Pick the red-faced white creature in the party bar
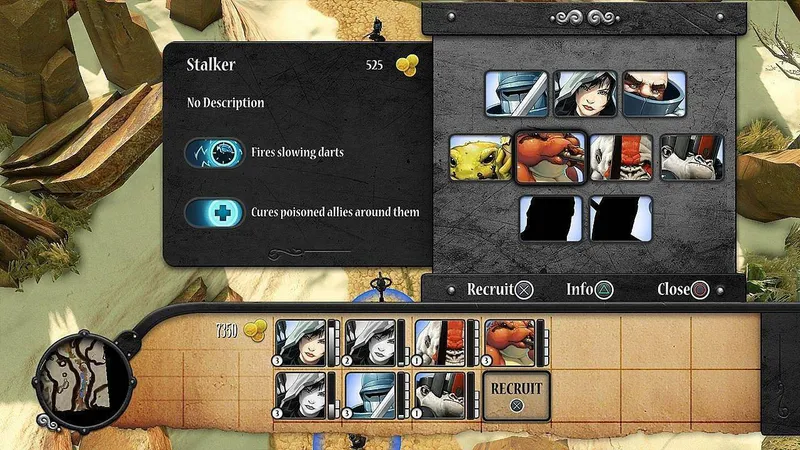 pyautogui.click(x=440, y=343)
